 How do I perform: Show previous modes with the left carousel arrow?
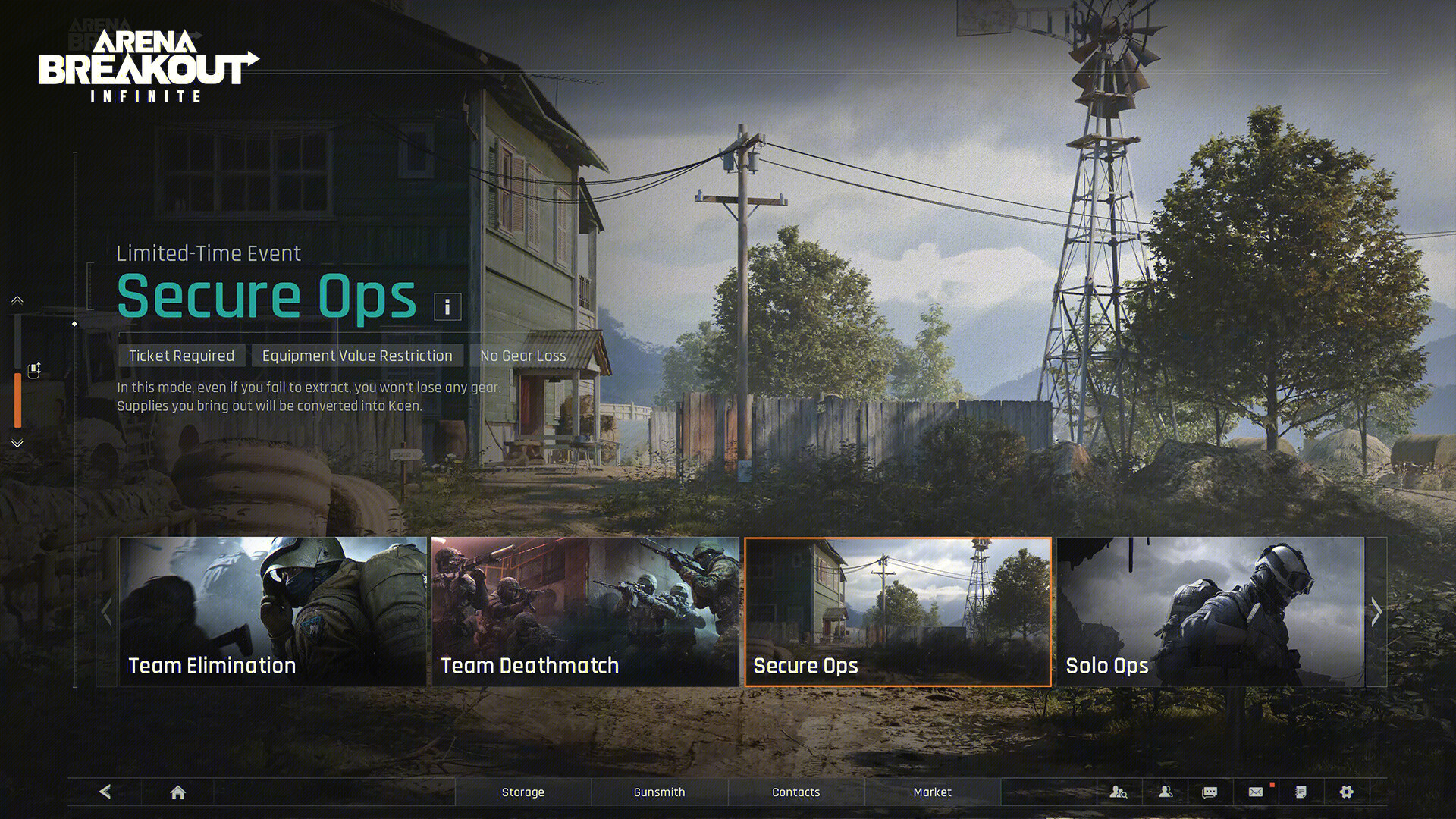(107, 611)
